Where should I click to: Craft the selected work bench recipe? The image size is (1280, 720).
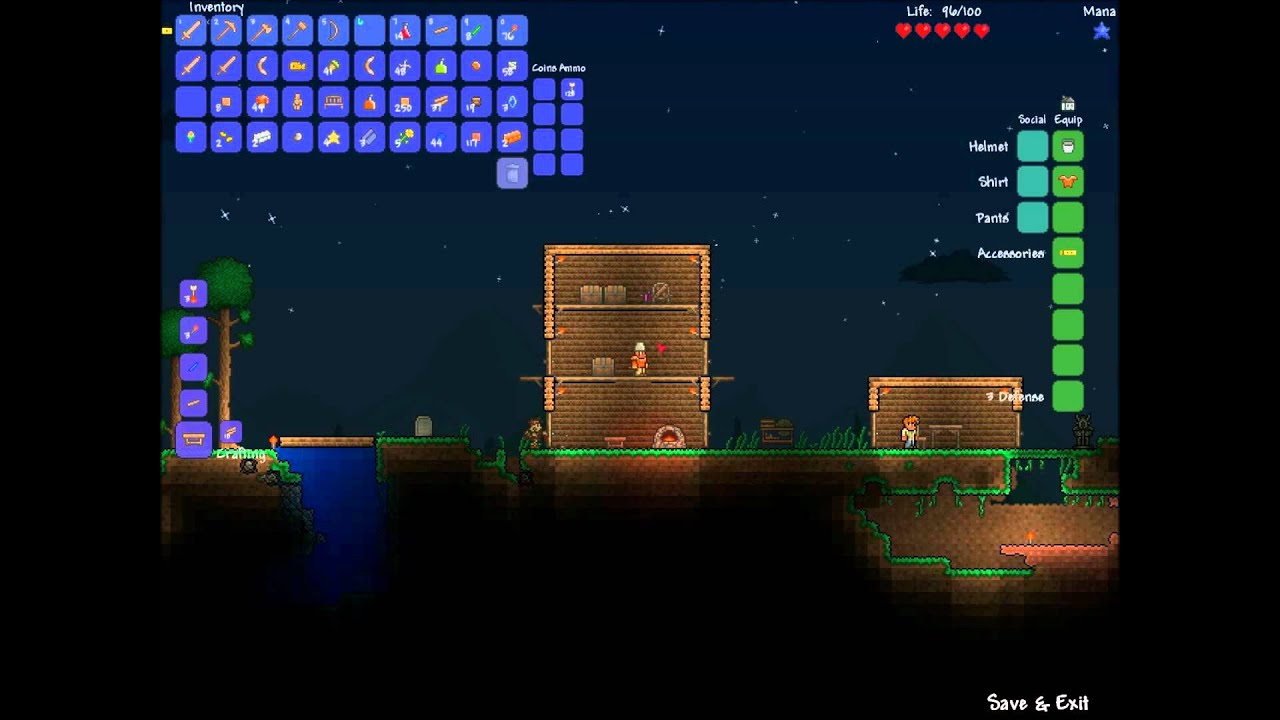pyautogui.click(x=193, y=439)
